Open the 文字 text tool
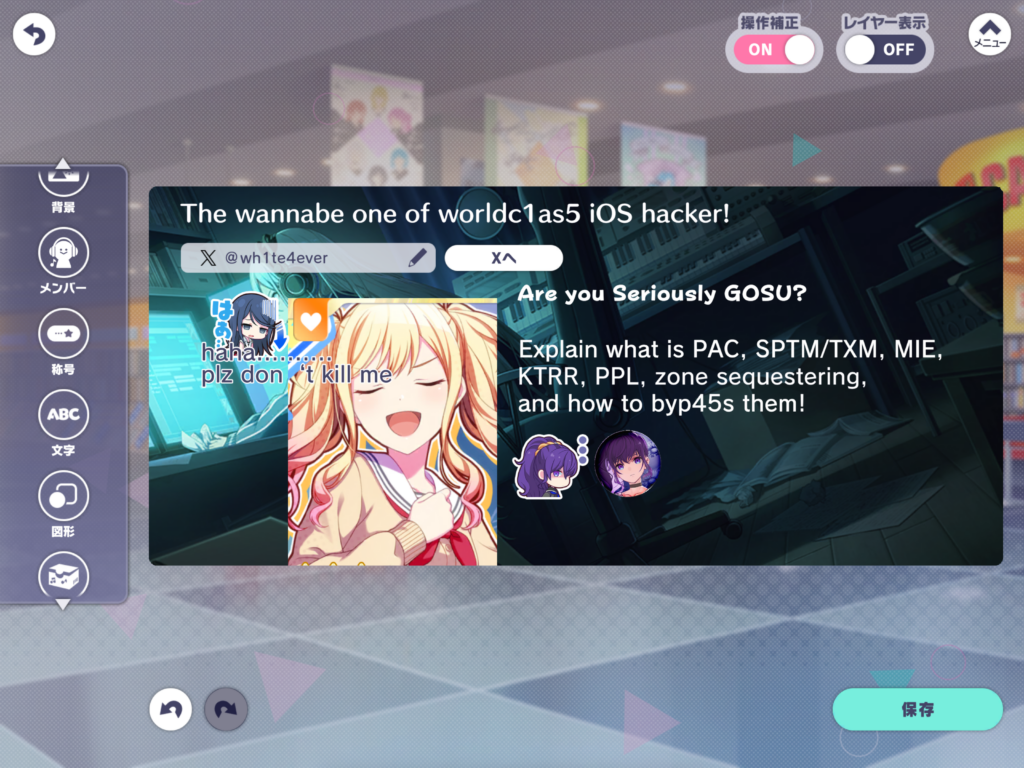Screen dimensions: 1024x768 [63, 419]
